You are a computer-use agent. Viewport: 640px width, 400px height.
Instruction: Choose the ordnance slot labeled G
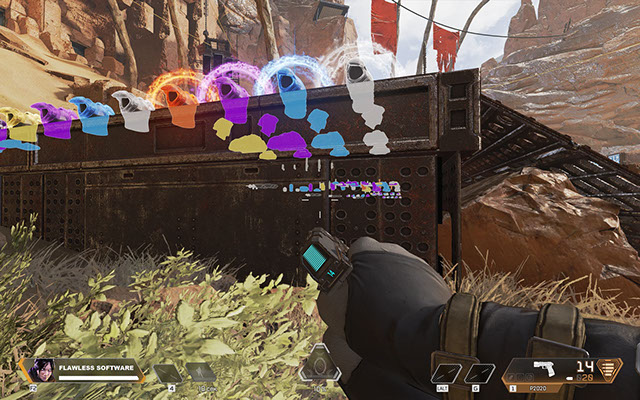(478, 373)
